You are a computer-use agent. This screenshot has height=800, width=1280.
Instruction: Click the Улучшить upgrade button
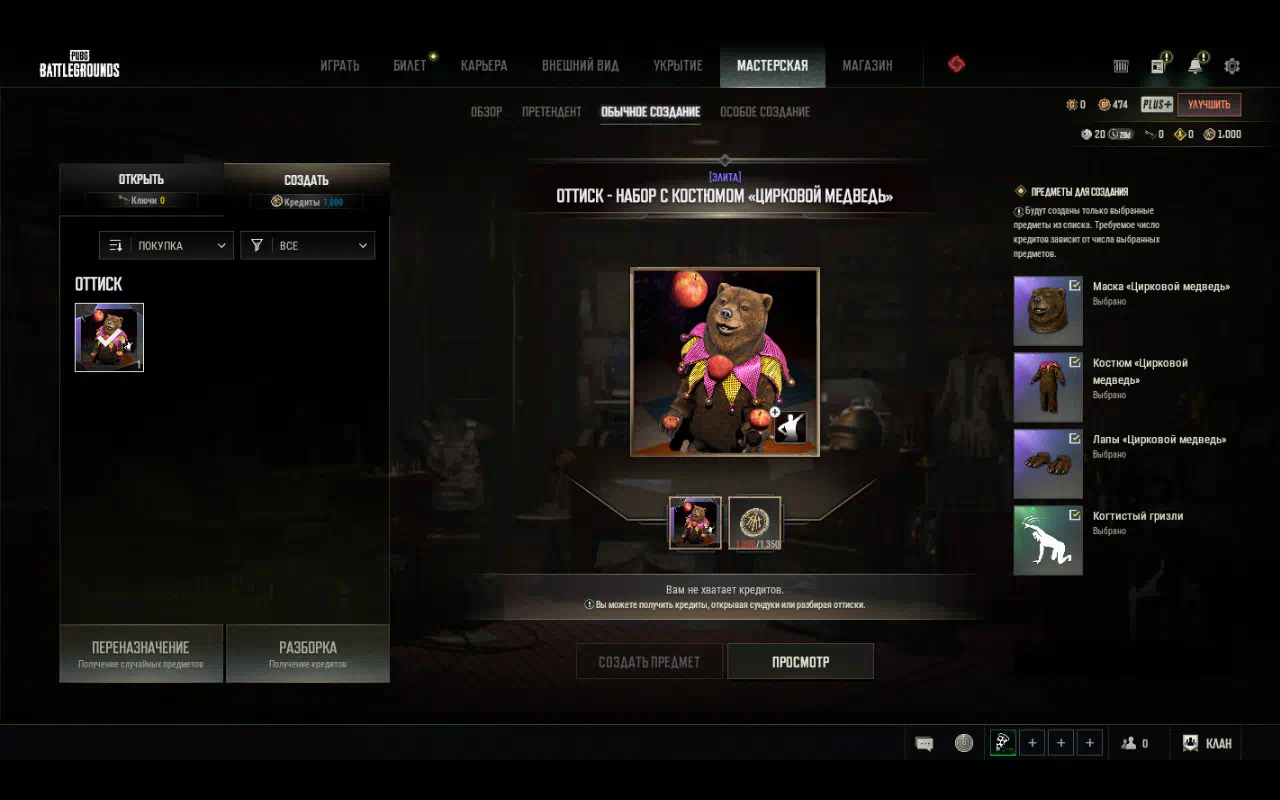point(1209,104)
